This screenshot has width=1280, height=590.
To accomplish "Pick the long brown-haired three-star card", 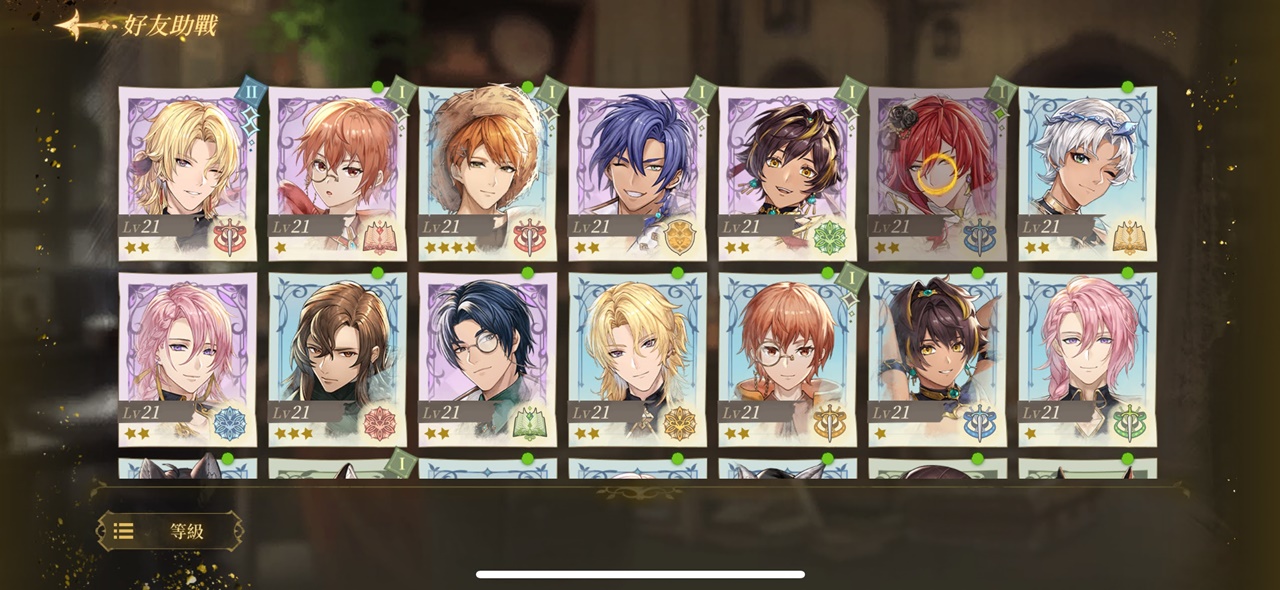I will (337, 358).
